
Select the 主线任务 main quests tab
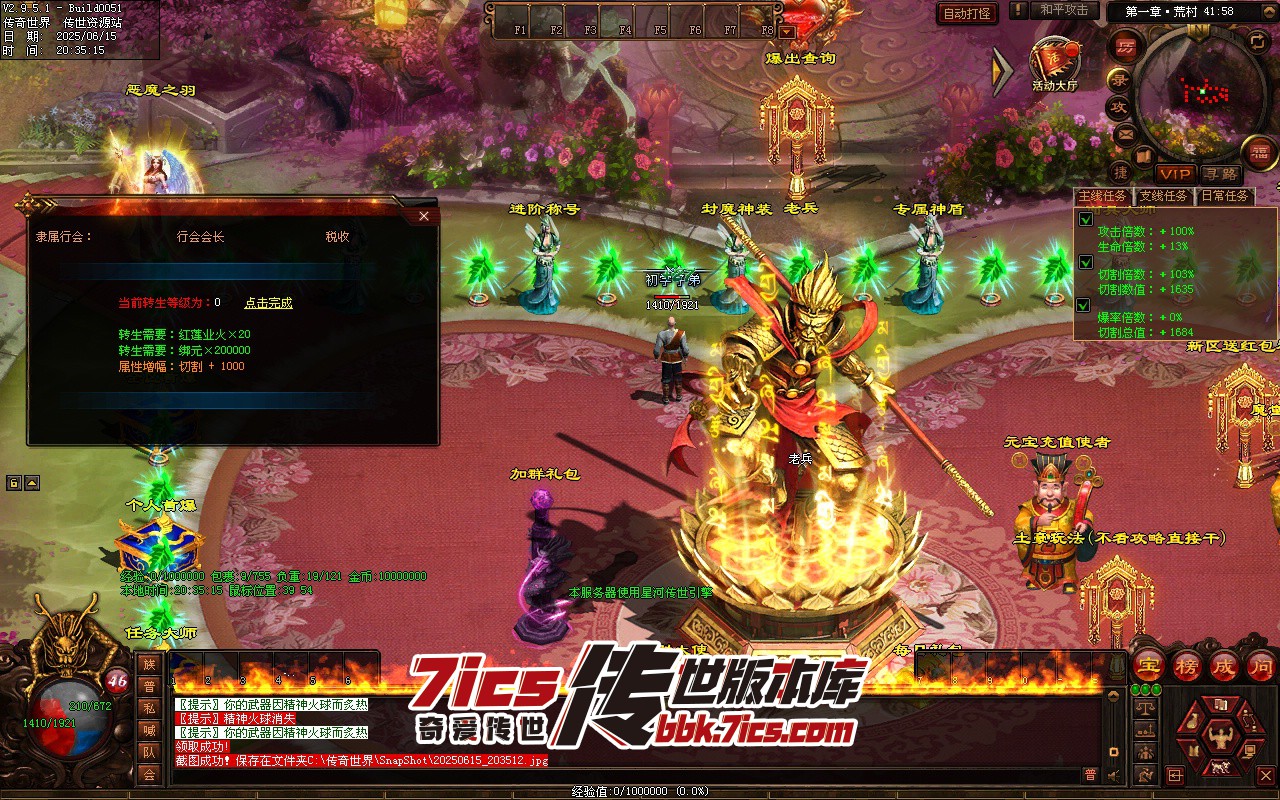pyautogui.click(x=1102, y=196)
